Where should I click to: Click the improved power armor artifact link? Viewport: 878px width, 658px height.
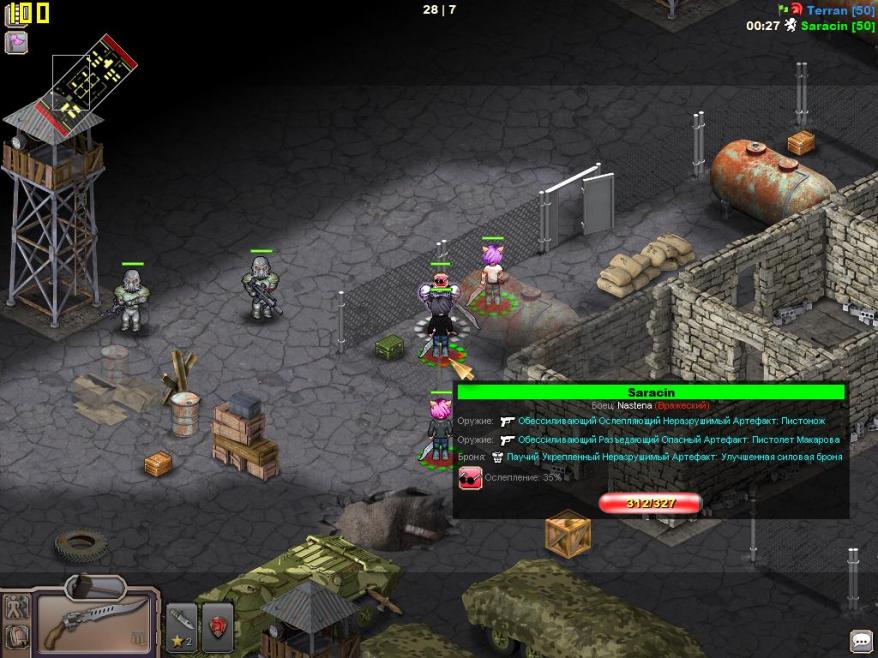point(674,457)
